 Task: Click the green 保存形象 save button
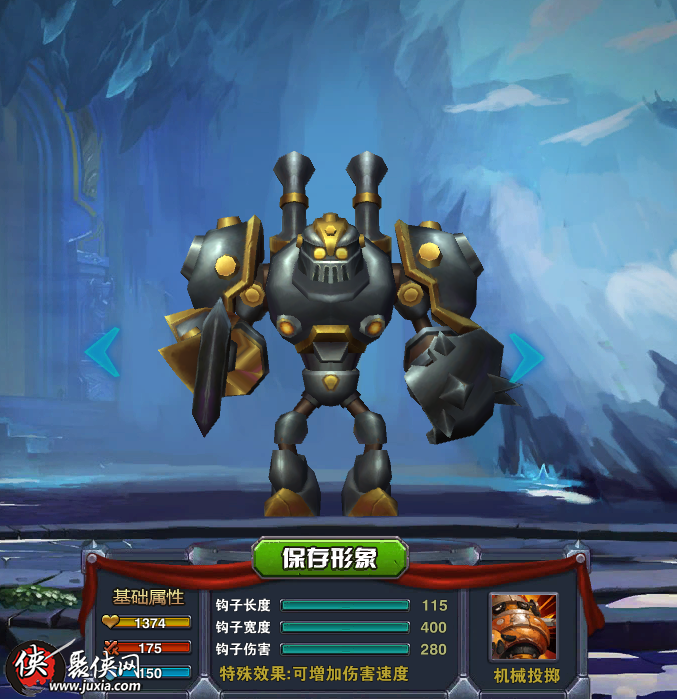point(330,557)
